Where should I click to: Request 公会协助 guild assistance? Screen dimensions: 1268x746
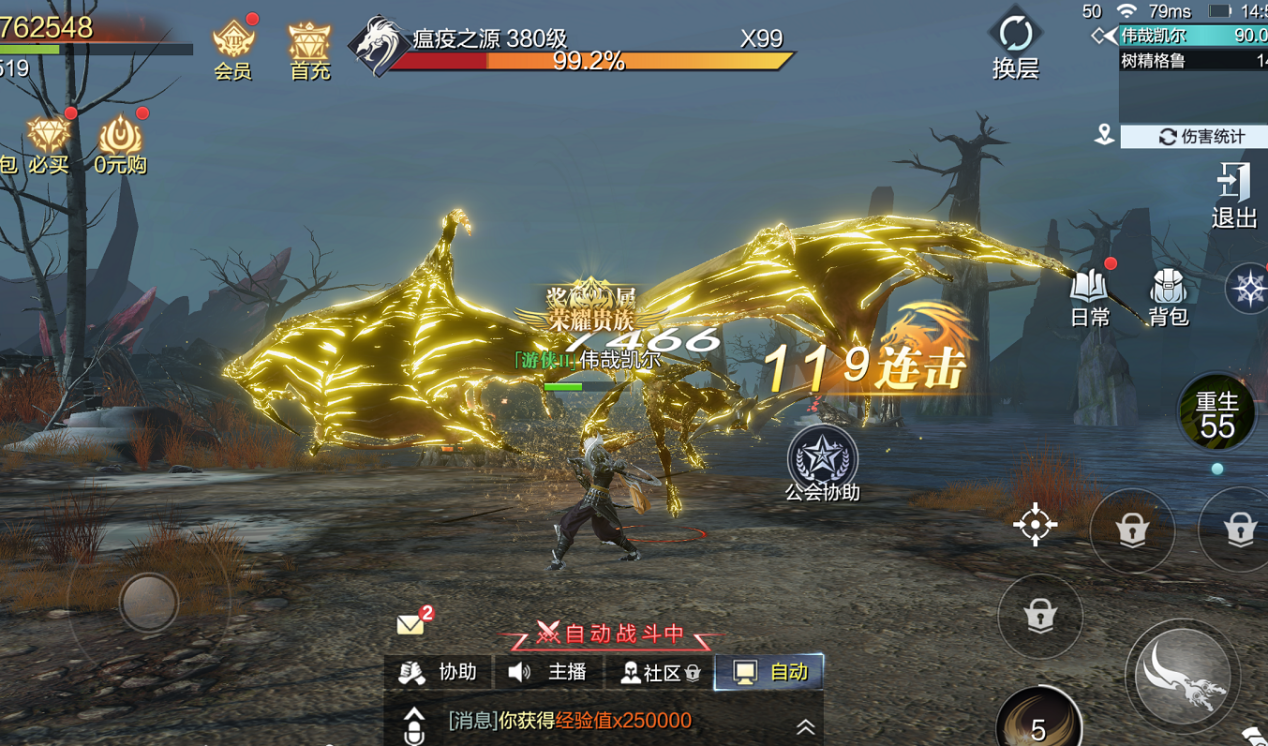[822, 460]
